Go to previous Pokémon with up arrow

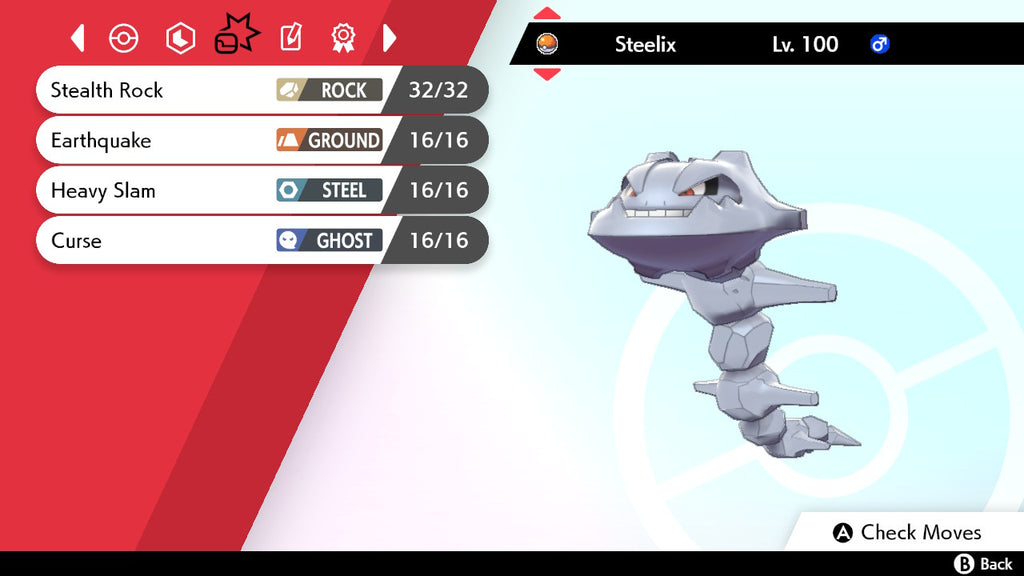(547, 14)
